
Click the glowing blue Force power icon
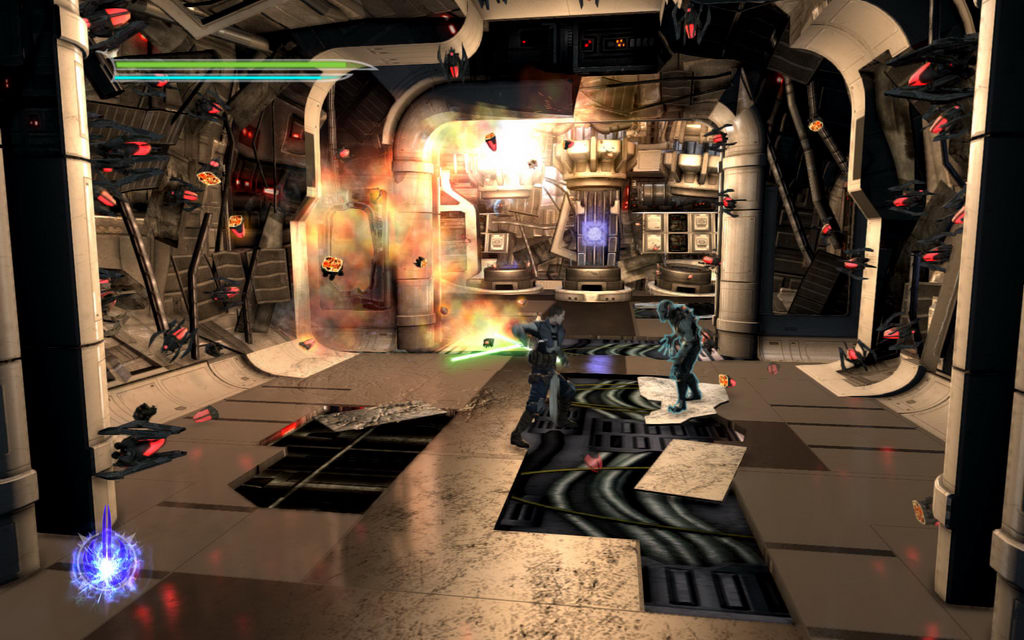point(105,563)
